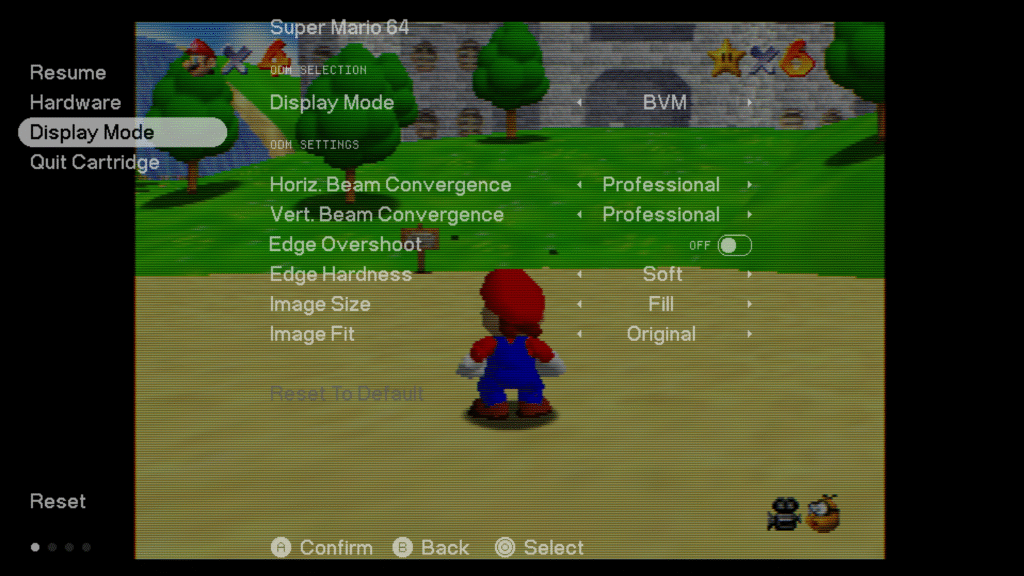Viewport: 1024px width, 576px height.
Task: Change Image Fit with left arrow
Action: coord(579,335)
